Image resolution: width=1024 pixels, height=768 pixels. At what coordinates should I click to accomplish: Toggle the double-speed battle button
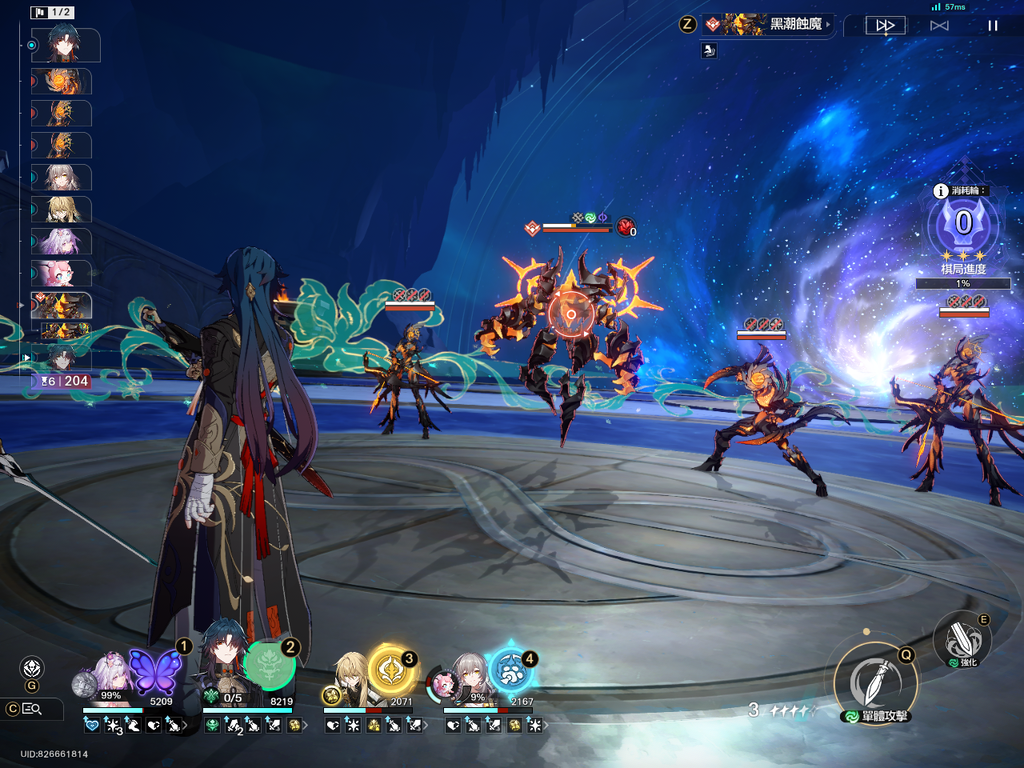click(885, 26)
